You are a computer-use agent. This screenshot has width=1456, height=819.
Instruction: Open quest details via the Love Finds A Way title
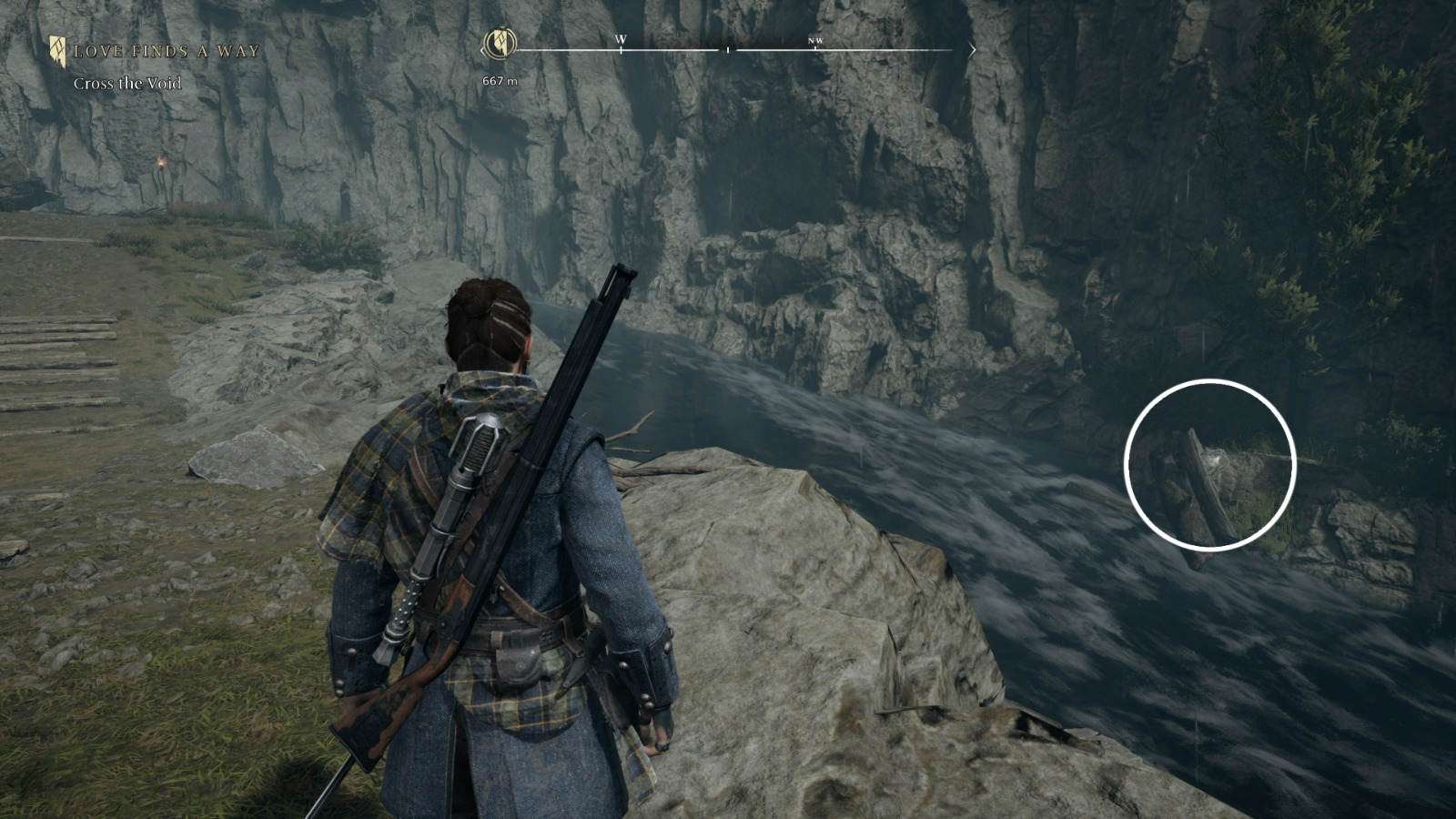pyautogui.click(x=167, y=52)
